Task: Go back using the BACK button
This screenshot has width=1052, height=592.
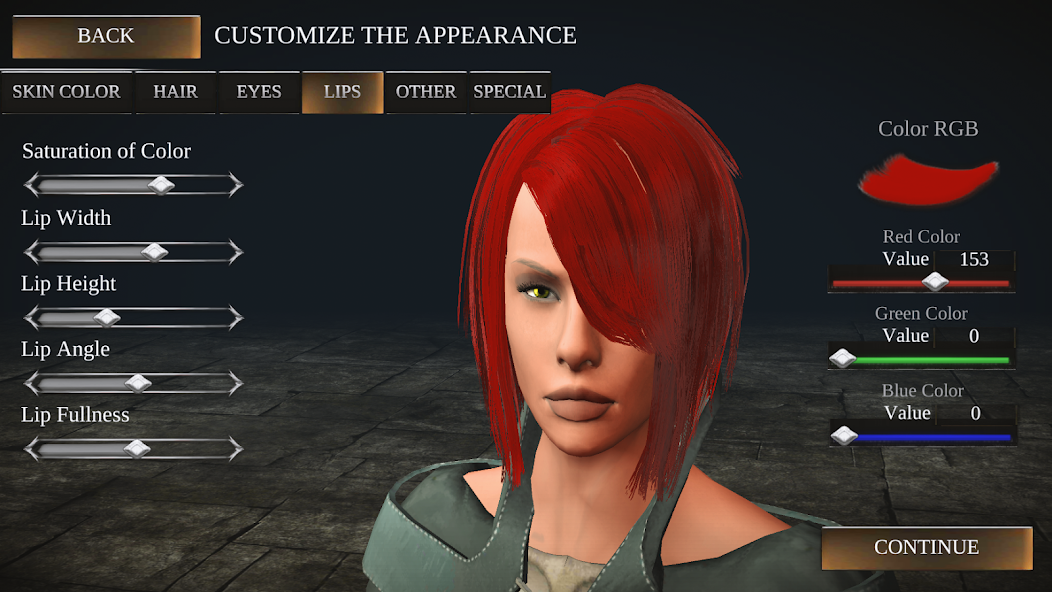Action: coord(106,37)
